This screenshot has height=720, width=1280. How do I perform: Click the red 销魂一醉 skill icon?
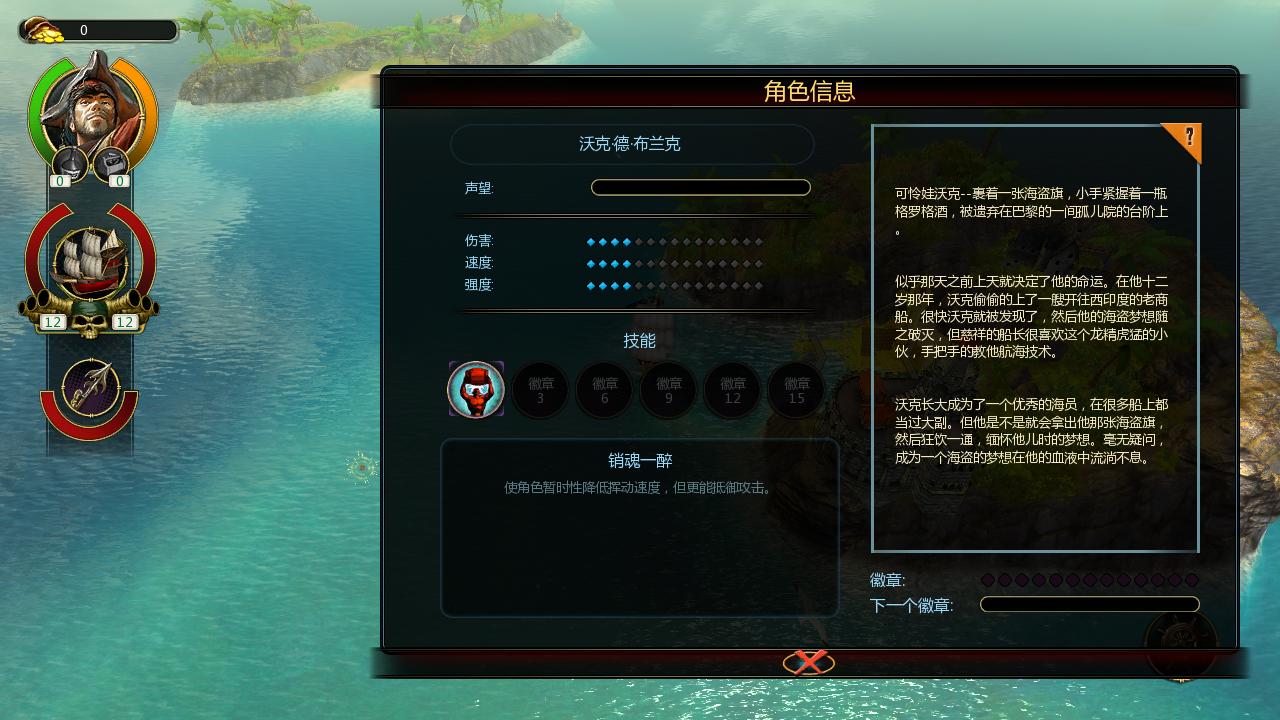475,390
